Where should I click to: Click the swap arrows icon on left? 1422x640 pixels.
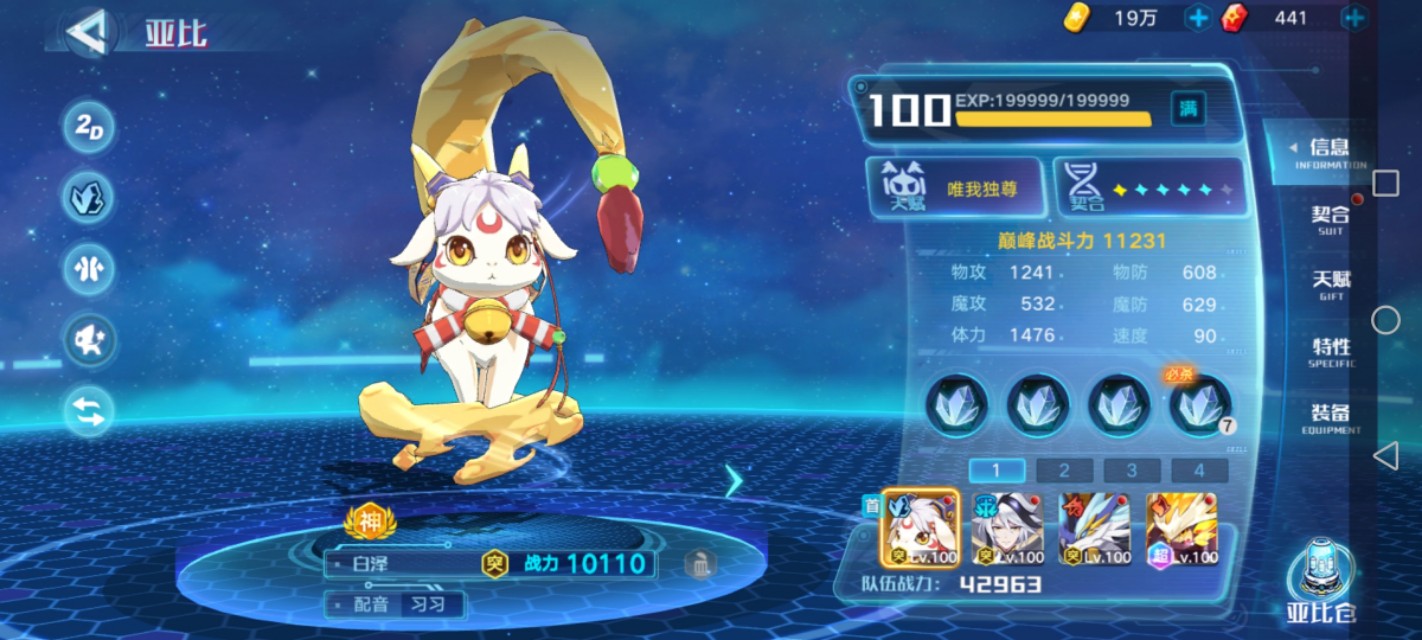pos(89,411)
